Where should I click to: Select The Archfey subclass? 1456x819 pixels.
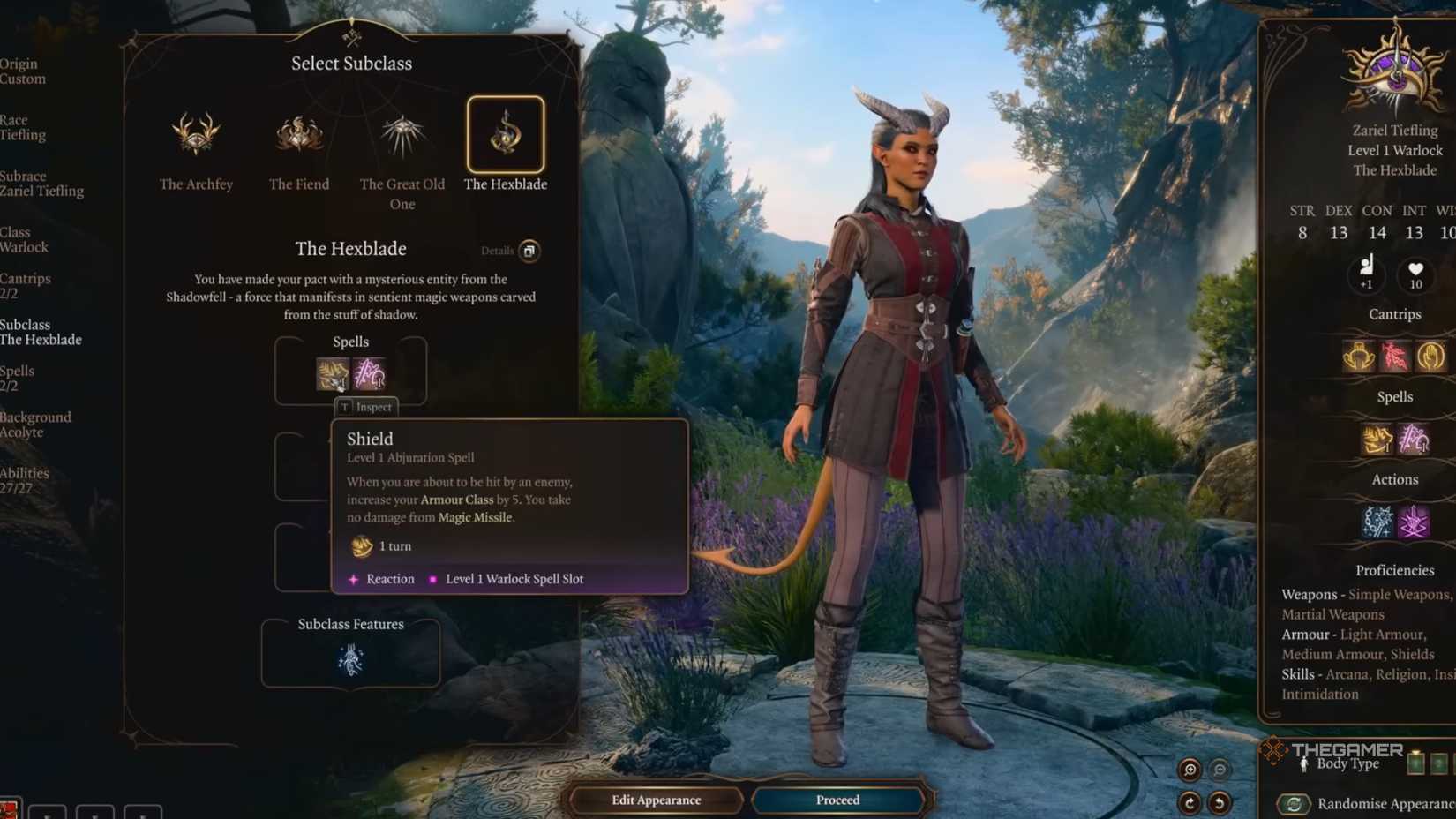pos(196,135)
